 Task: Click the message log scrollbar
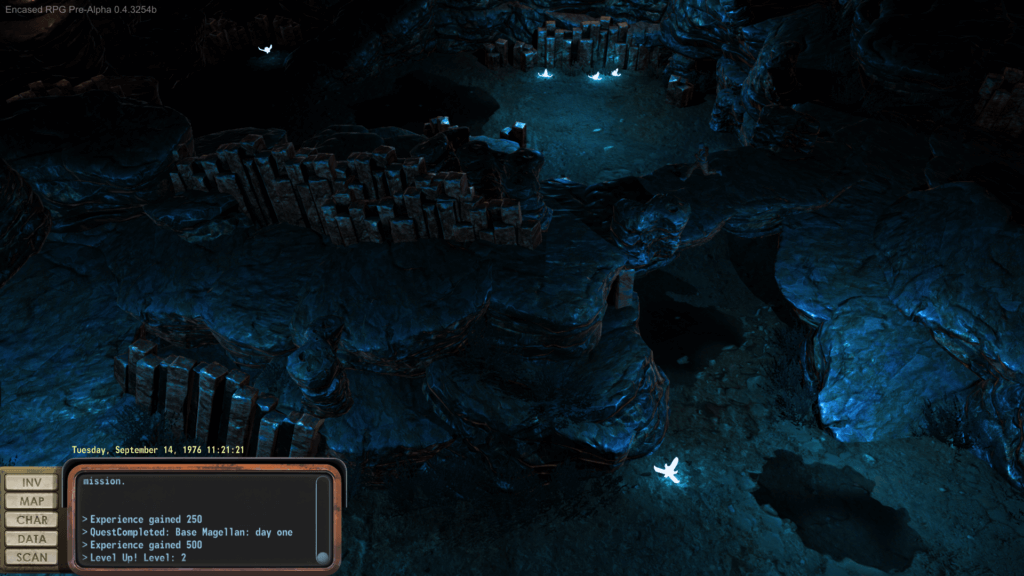pyautogui.click(x=322, y=520)
